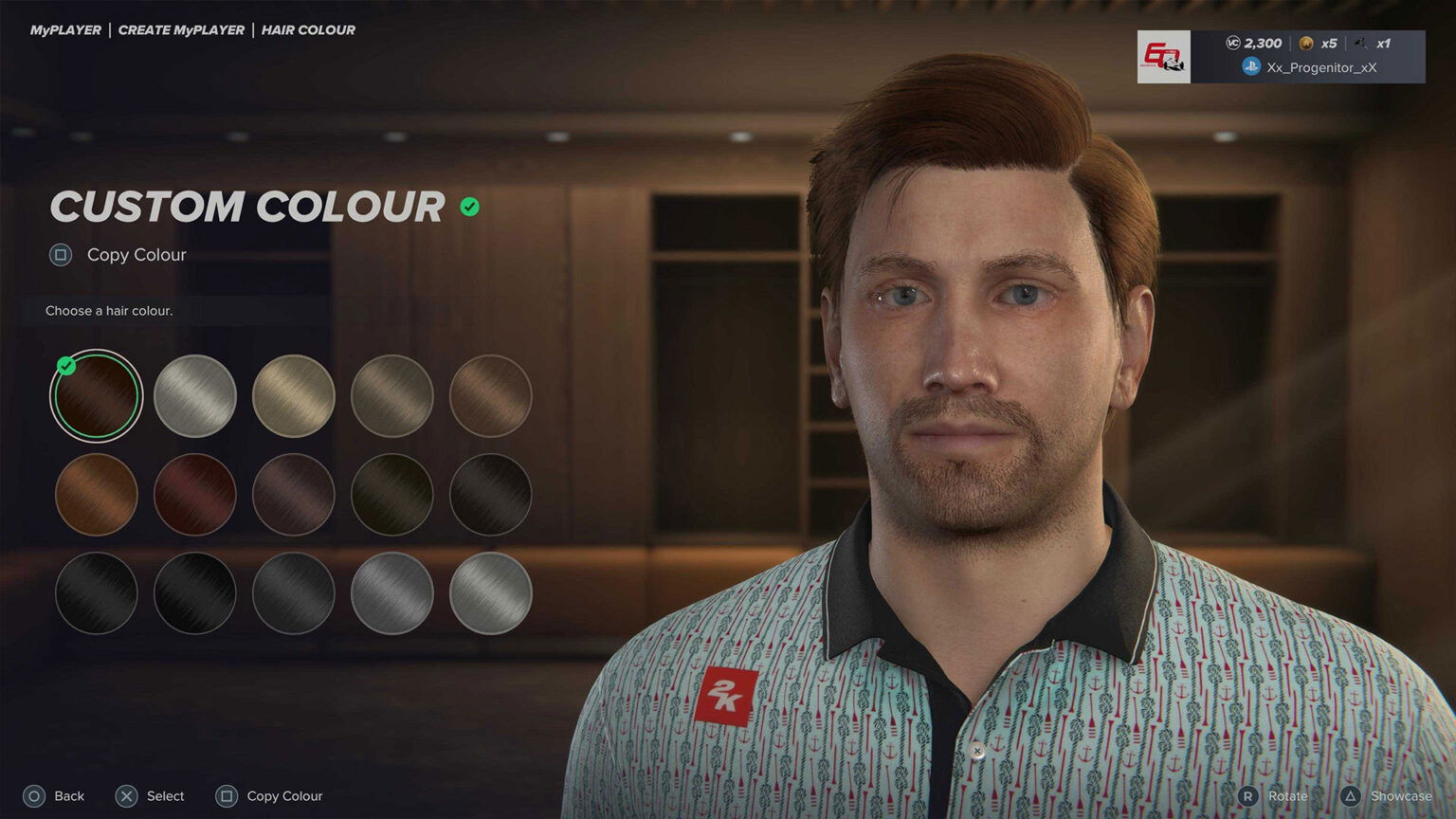
Task: Click the red club emblem thumbnail top right
Action: point(1164,57)
